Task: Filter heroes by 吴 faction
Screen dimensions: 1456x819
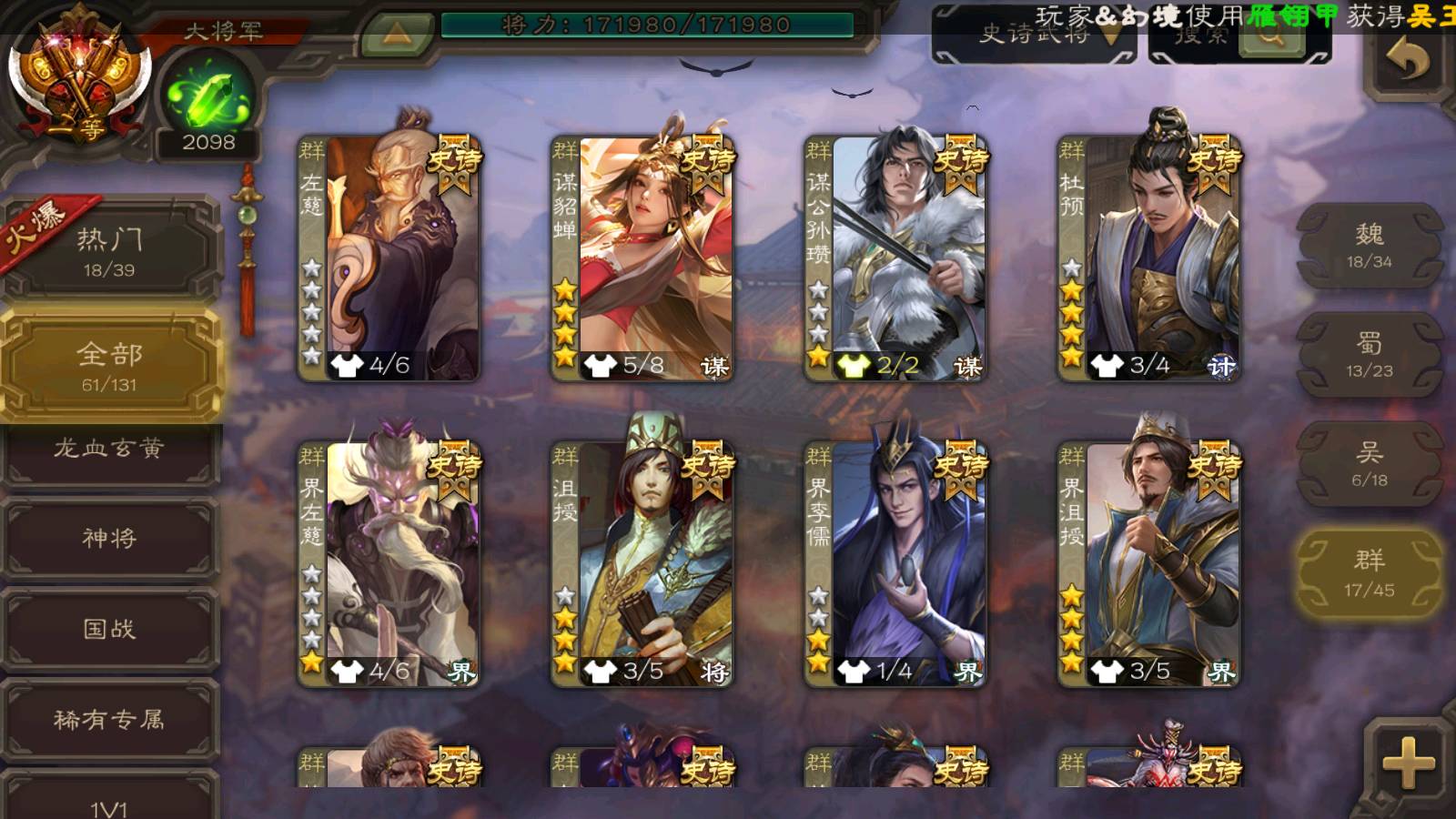Action: coord(1370,464)
